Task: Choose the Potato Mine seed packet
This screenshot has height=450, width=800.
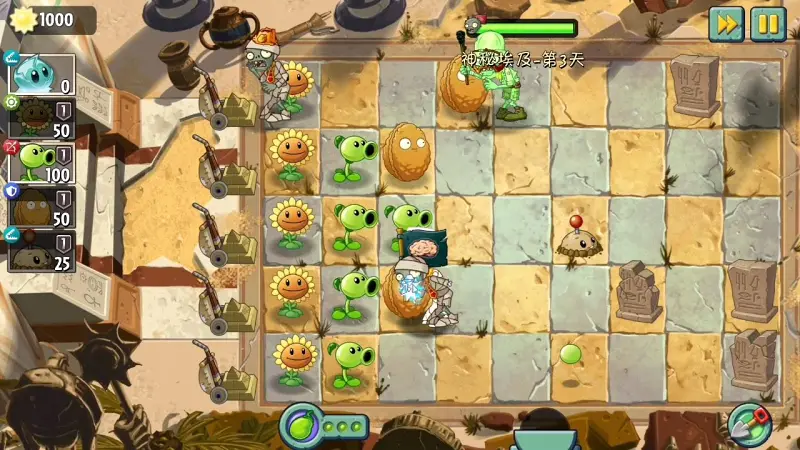Action: pyautogui.click(x=40, y=252)
